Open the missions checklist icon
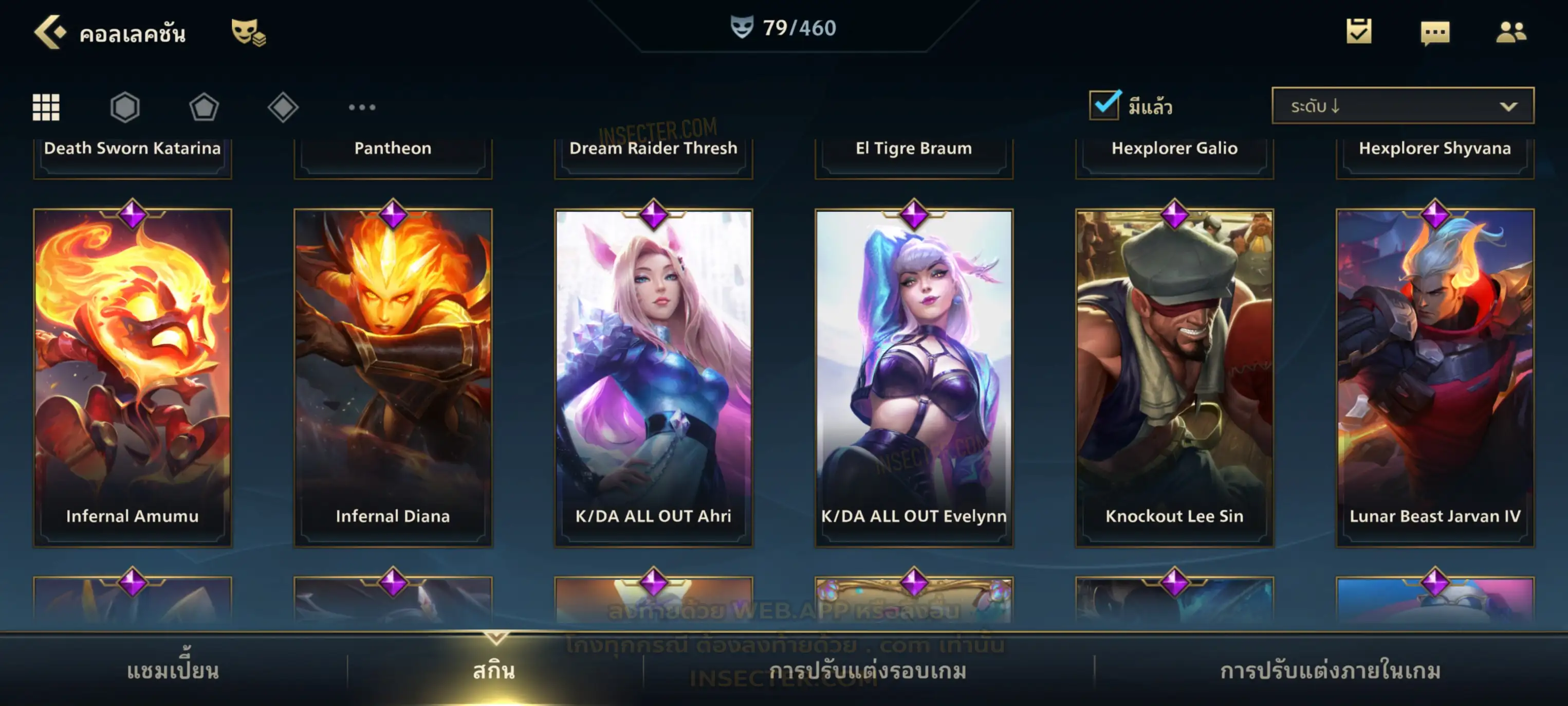The height and width of the screenshot is (706, 1568). pyautogui.click(x=1358, y=32)
